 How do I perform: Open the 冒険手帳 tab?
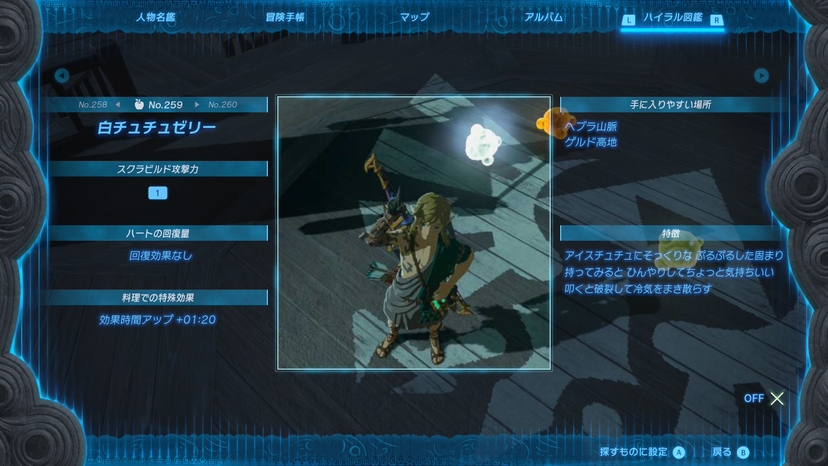[285, 18]
